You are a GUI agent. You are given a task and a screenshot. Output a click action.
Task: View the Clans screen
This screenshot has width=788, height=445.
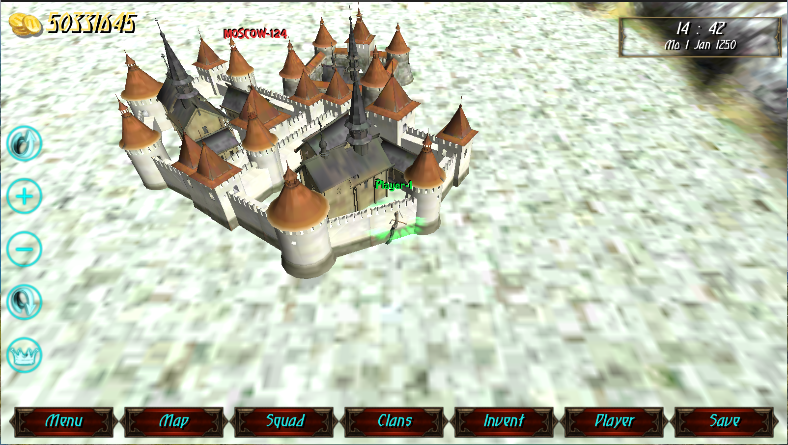pyautogui.click(x=394, y=421)
